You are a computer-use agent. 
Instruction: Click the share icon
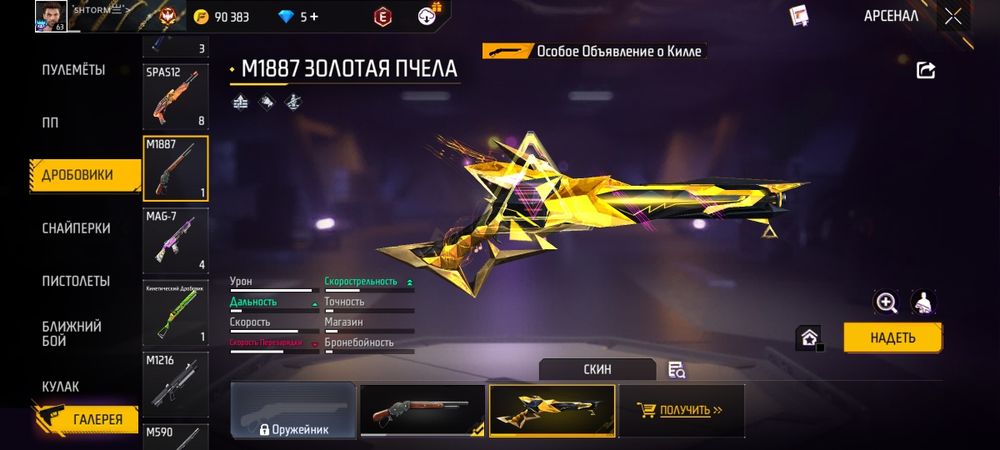[x=926, y=70]
